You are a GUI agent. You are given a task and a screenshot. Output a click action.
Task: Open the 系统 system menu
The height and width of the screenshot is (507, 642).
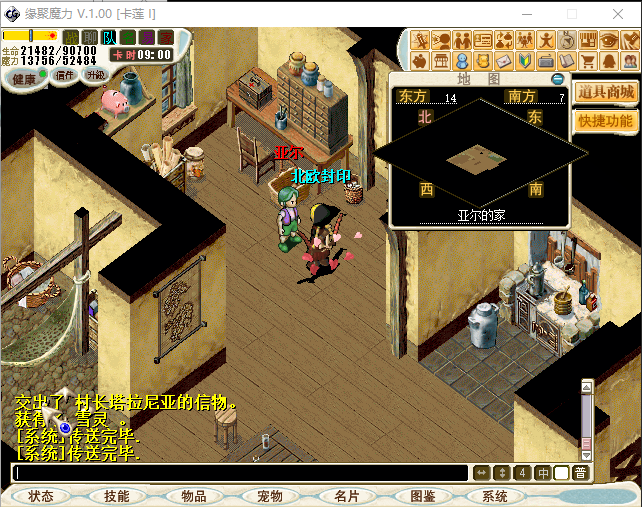click(495, 496)
